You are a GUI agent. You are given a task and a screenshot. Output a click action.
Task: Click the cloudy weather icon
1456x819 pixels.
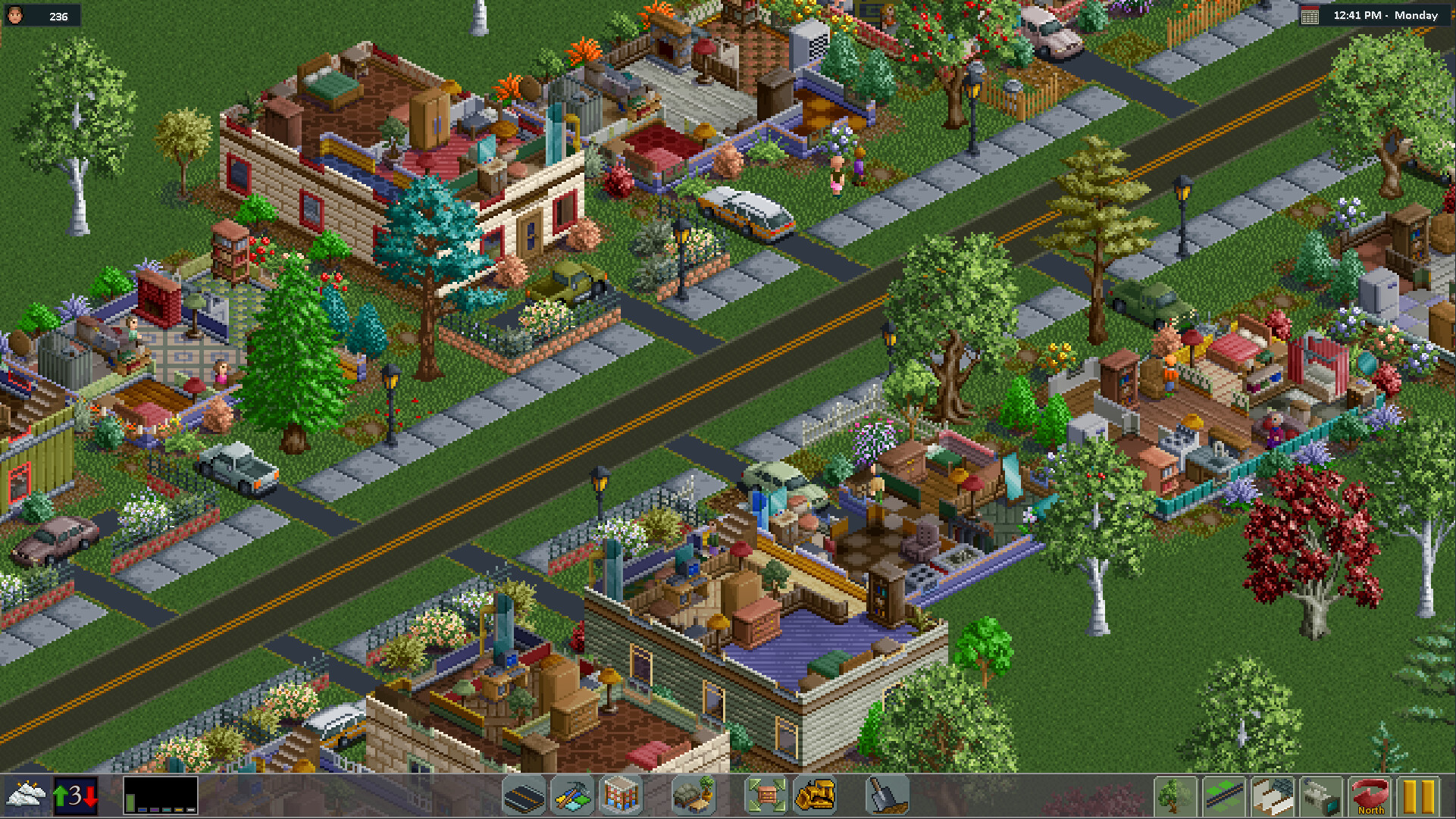(x=26, y=796)
